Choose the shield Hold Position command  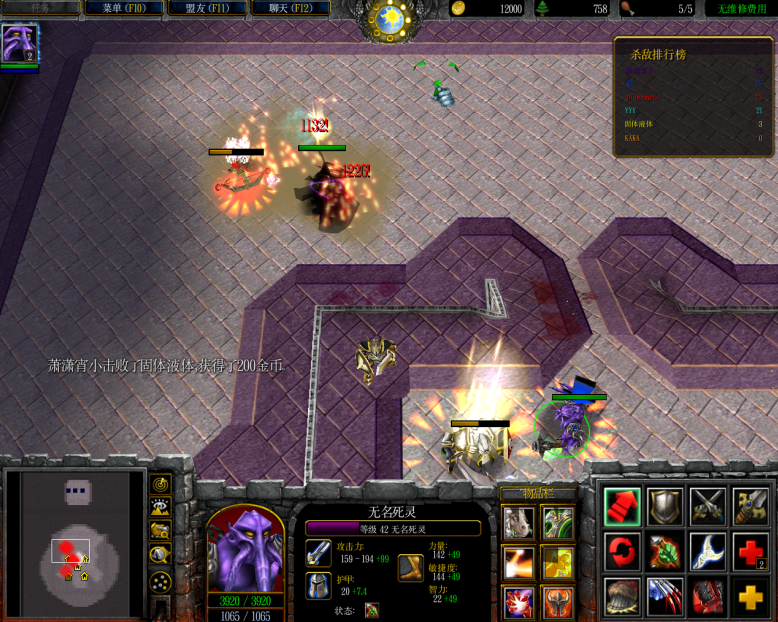click(x=665, y=507)
